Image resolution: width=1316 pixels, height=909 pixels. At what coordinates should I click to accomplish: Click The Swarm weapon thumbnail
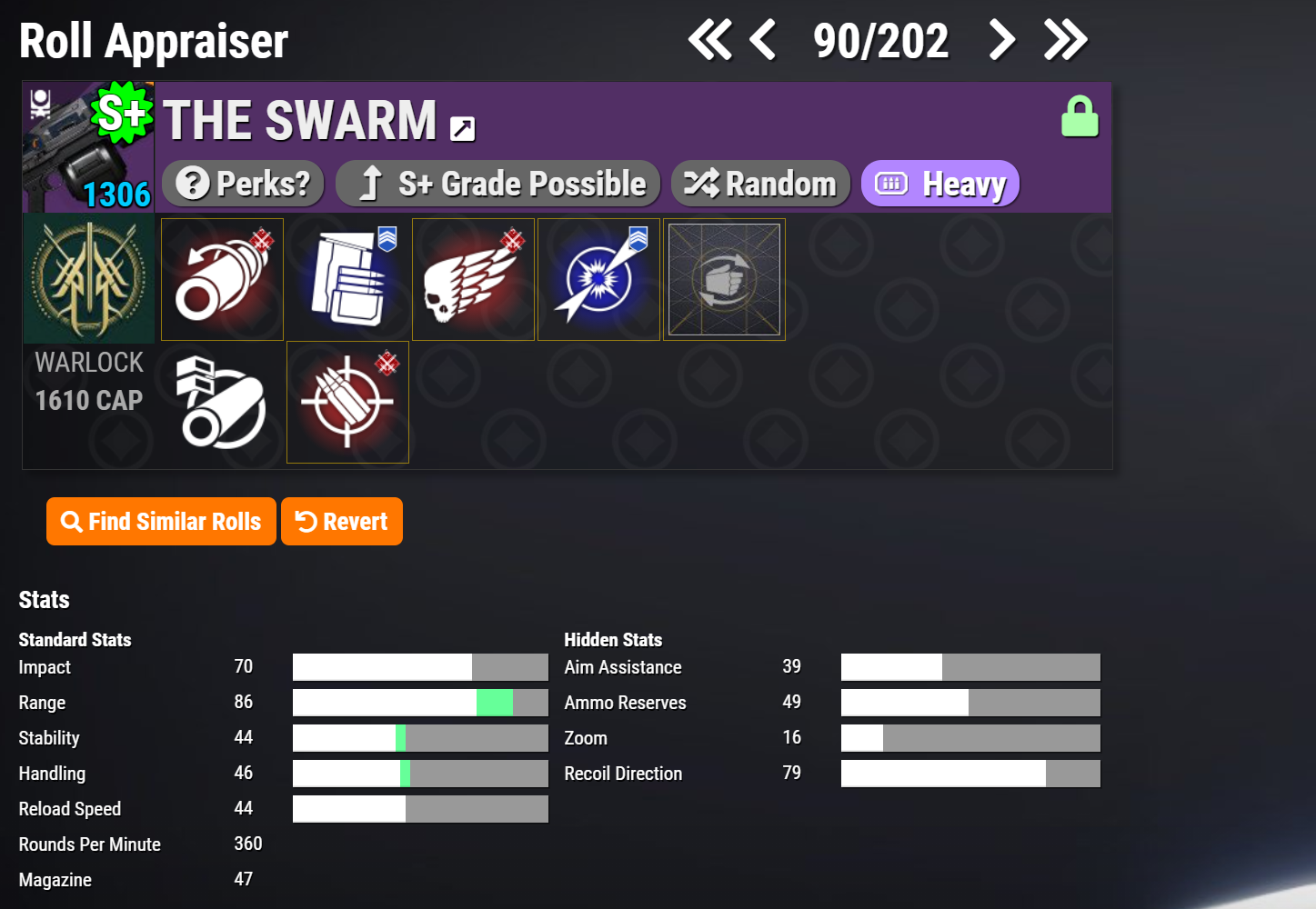[x=88, y=147]
